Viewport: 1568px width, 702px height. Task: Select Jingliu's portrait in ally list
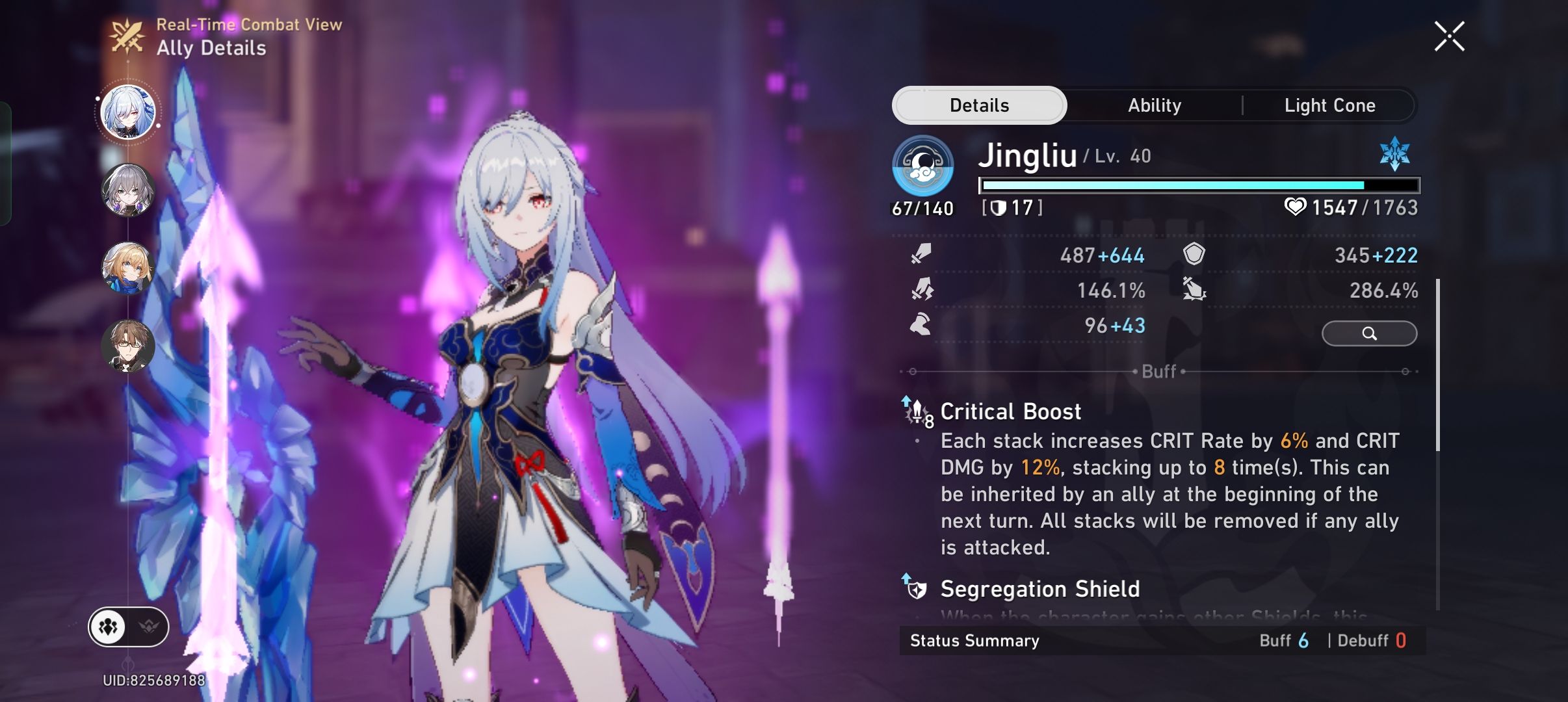pyautogui.click(x=129, y=112)
